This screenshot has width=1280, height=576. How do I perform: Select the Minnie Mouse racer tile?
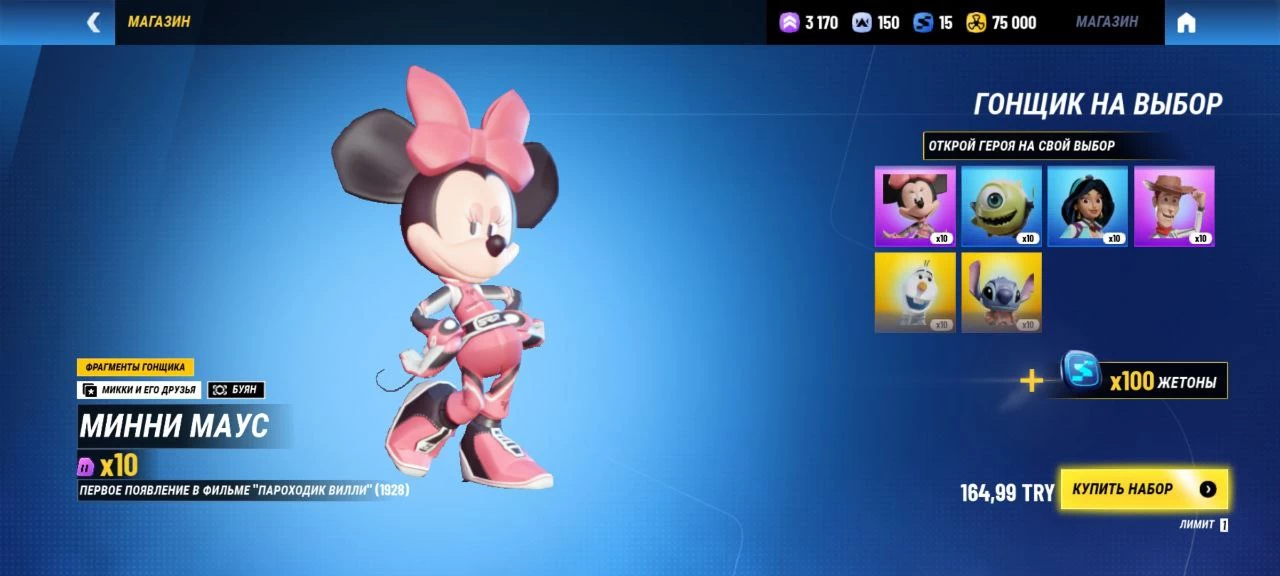[x=915, y=206]
